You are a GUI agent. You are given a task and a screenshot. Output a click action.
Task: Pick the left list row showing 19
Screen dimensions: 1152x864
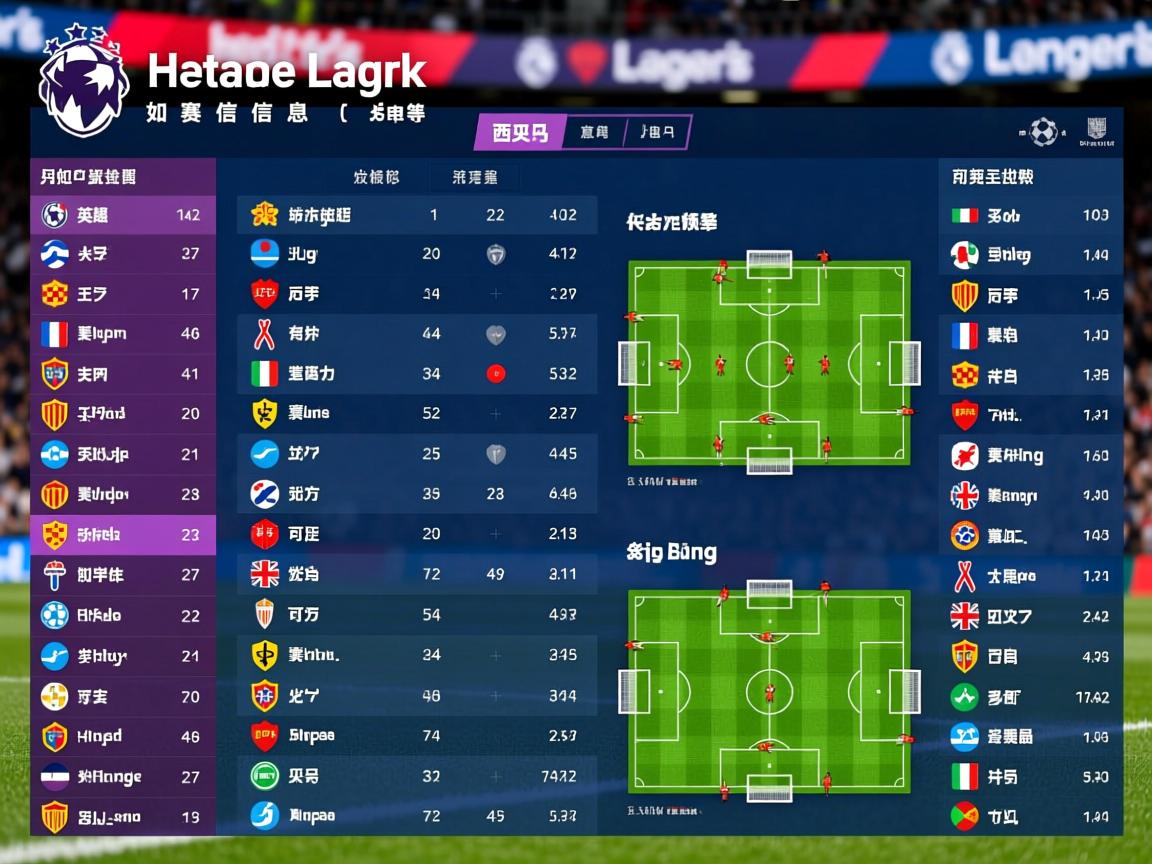[123, 817]
